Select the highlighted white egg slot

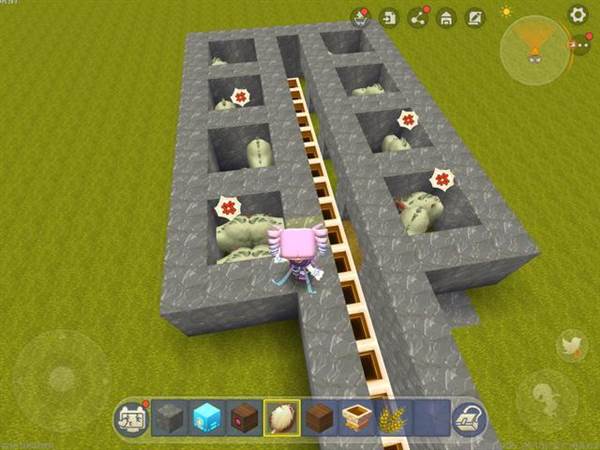(280, 420)
